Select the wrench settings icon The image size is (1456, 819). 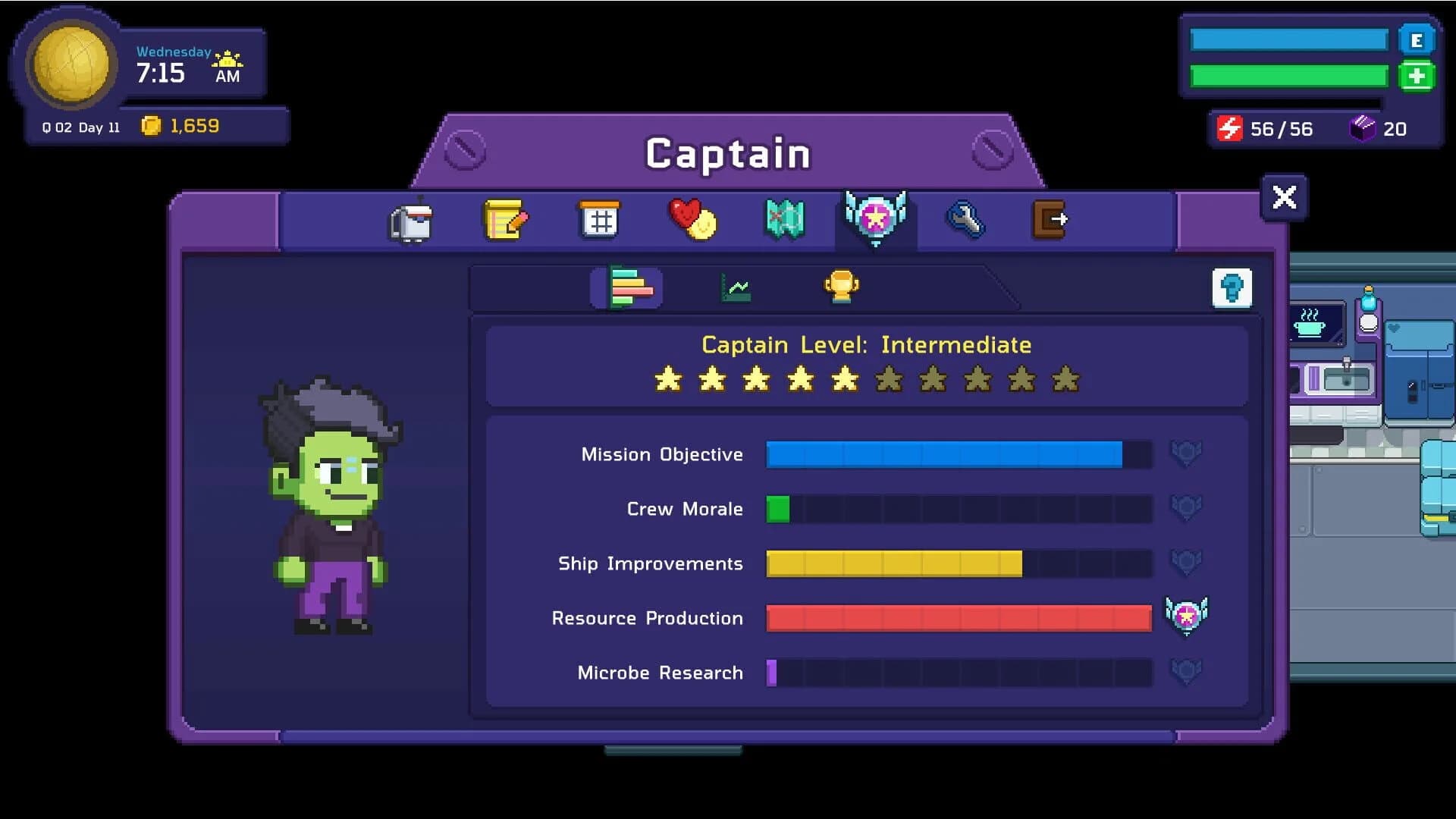pyautogui.click(x=967, y=220)
